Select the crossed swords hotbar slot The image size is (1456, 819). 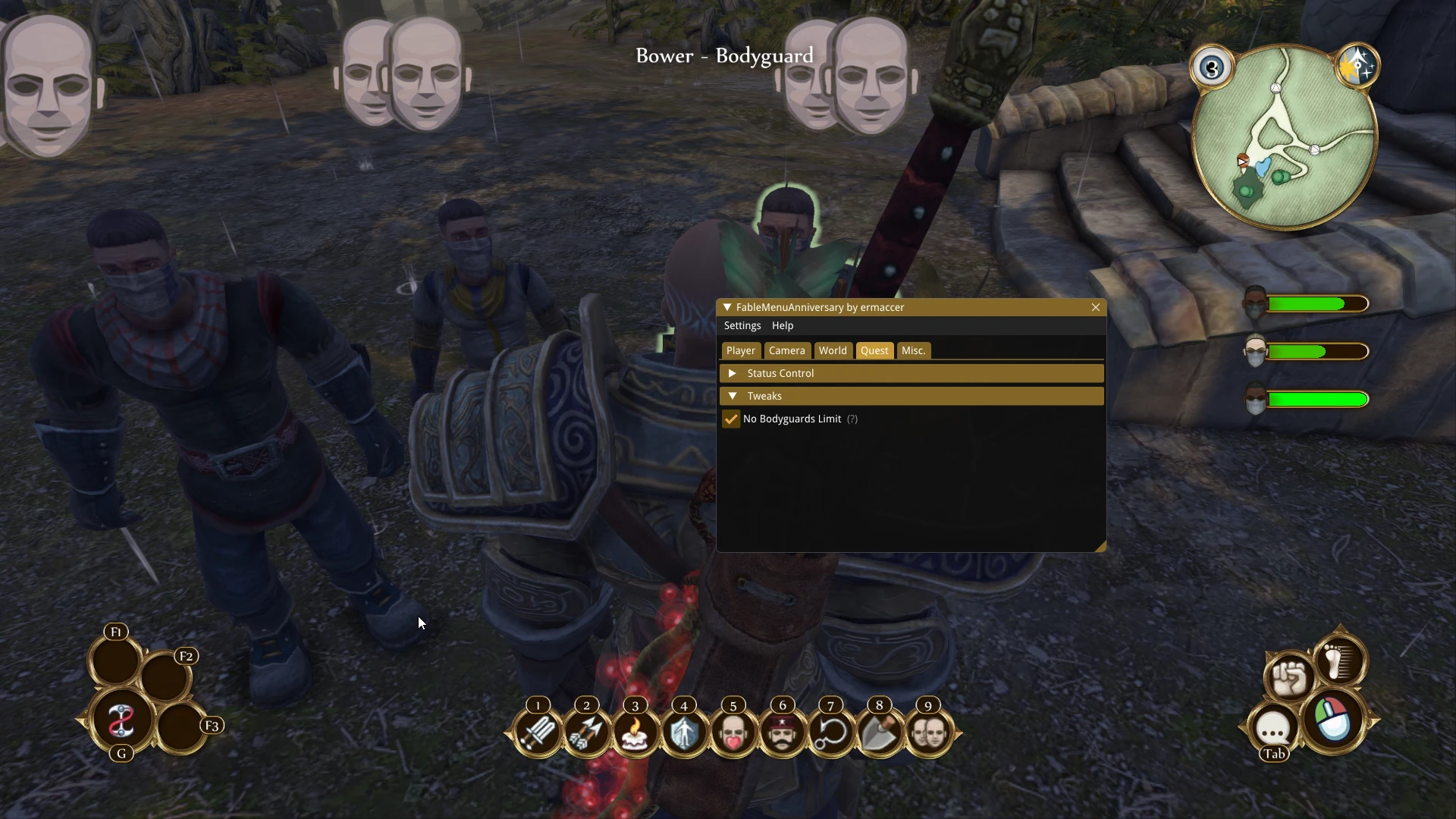pyautogui.click(x=538, y=733)
